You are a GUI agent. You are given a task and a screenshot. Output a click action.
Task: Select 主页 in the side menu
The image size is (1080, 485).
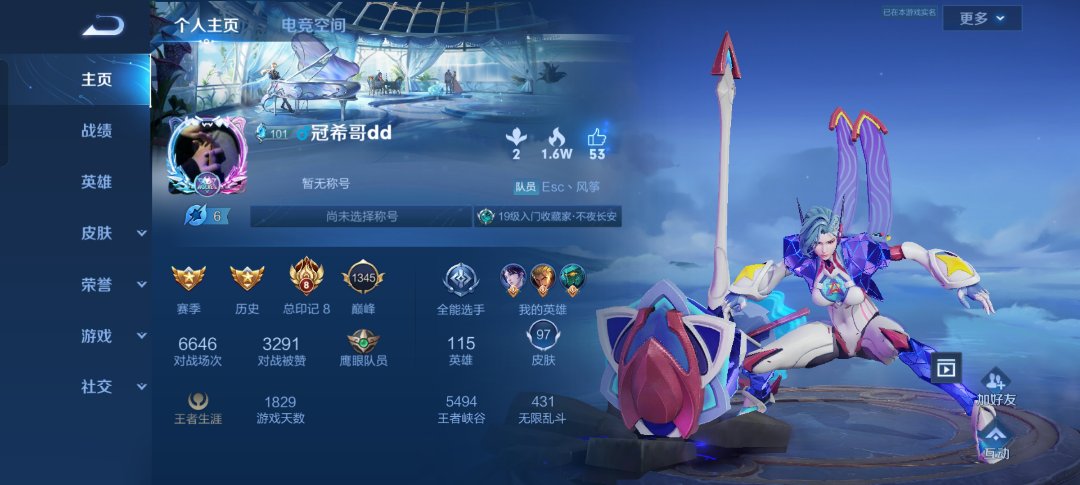click(x=96, y=80)
